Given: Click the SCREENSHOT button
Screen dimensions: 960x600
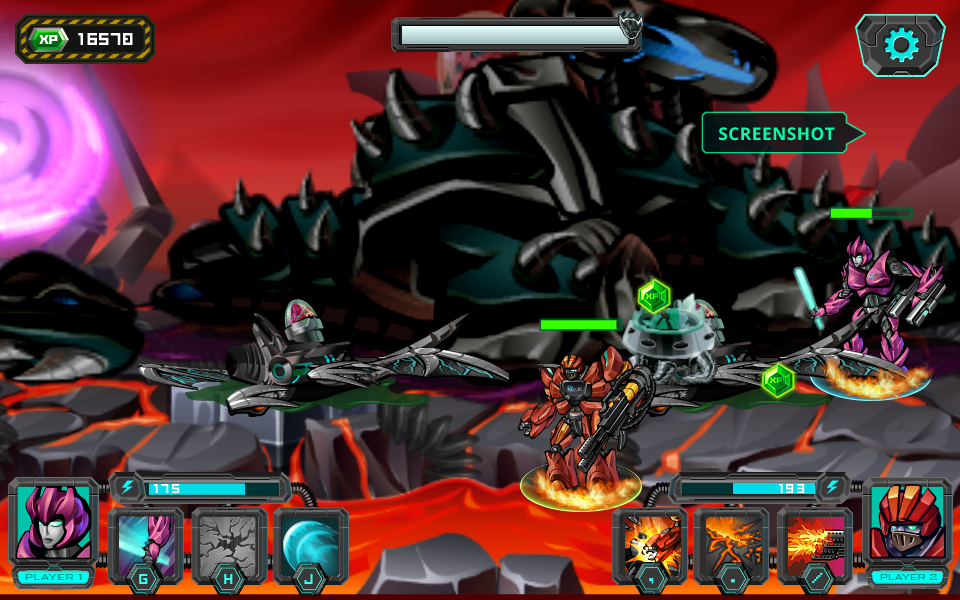Looking at the screenshot, I should pyautogui.click(x=777, y=133).
